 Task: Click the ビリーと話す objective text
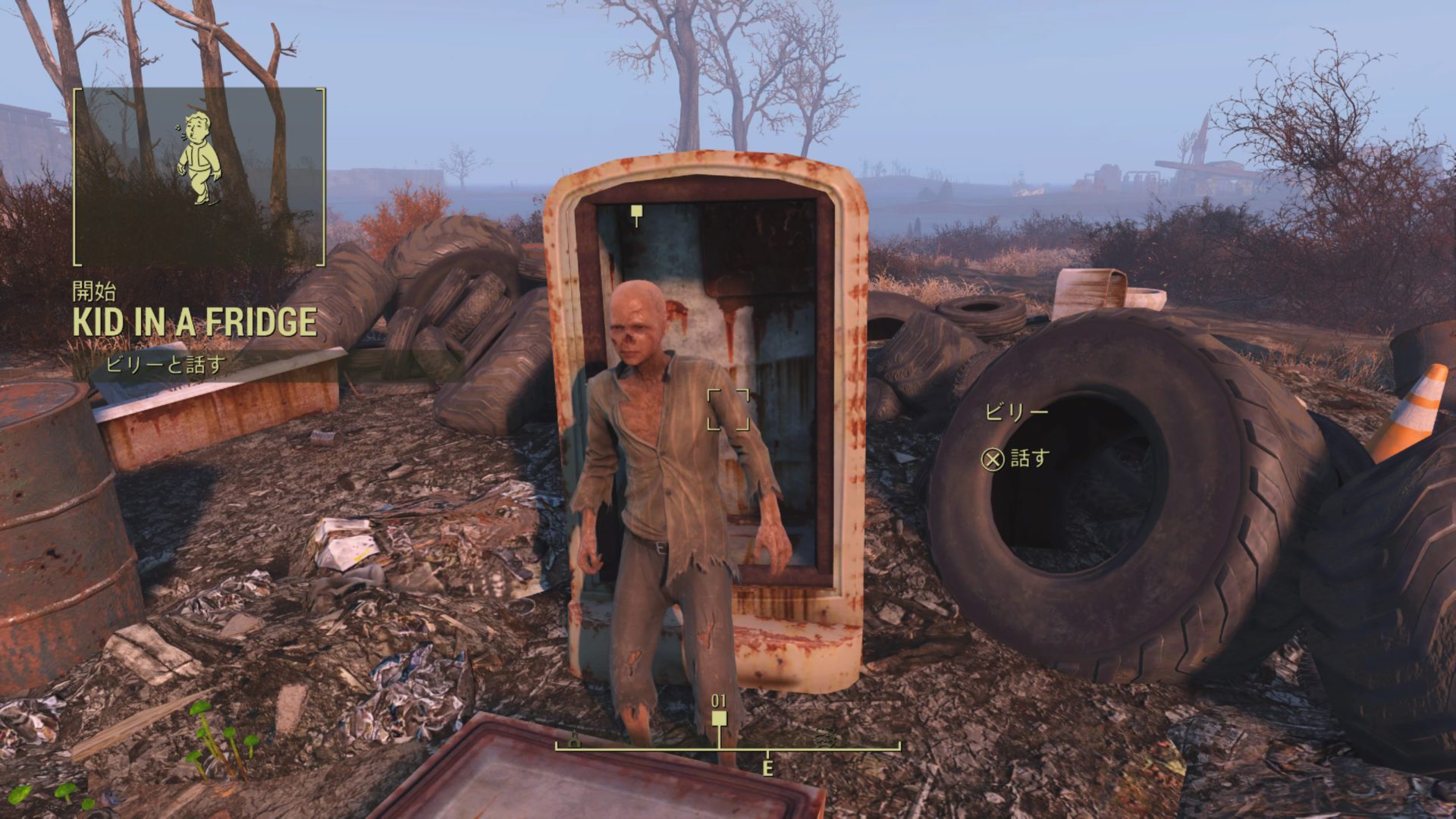tap(165, 366)
